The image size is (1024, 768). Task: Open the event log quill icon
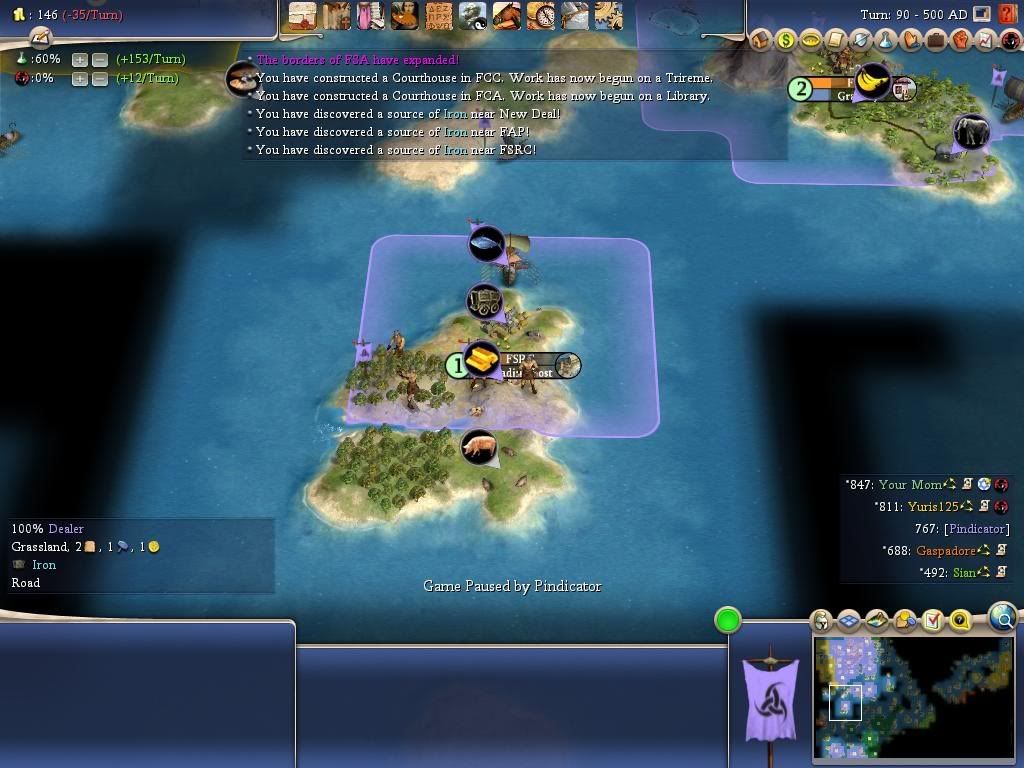(40, 37)
